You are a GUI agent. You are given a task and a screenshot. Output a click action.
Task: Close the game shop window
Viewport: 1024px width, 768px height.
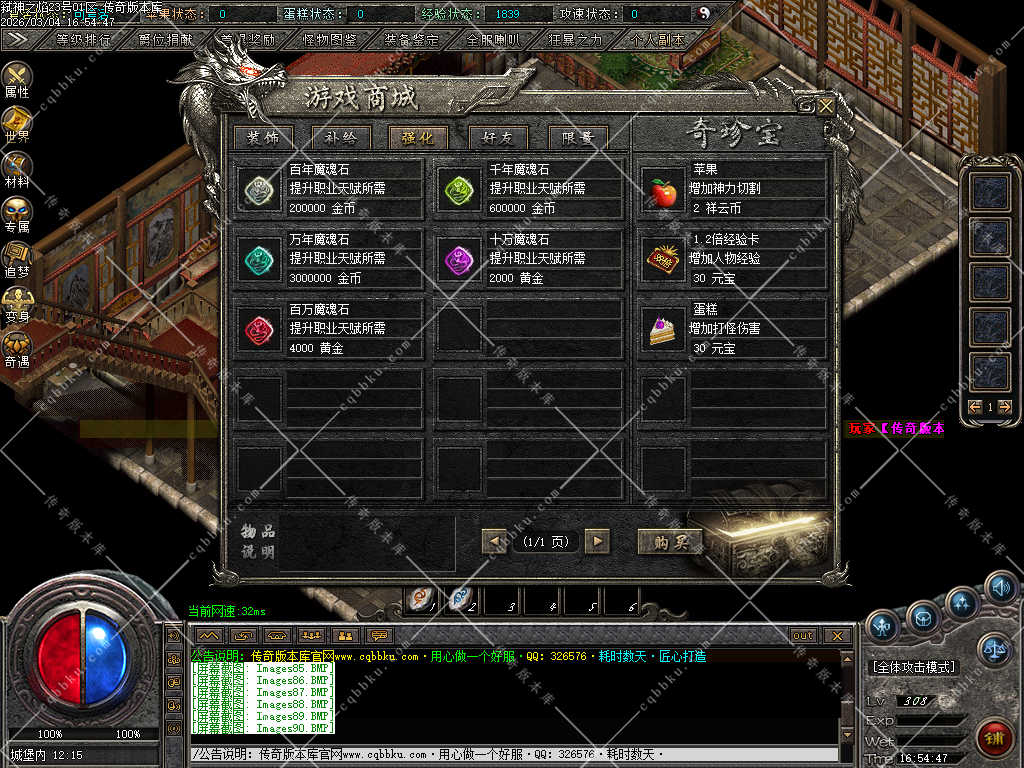coord(826,105)
